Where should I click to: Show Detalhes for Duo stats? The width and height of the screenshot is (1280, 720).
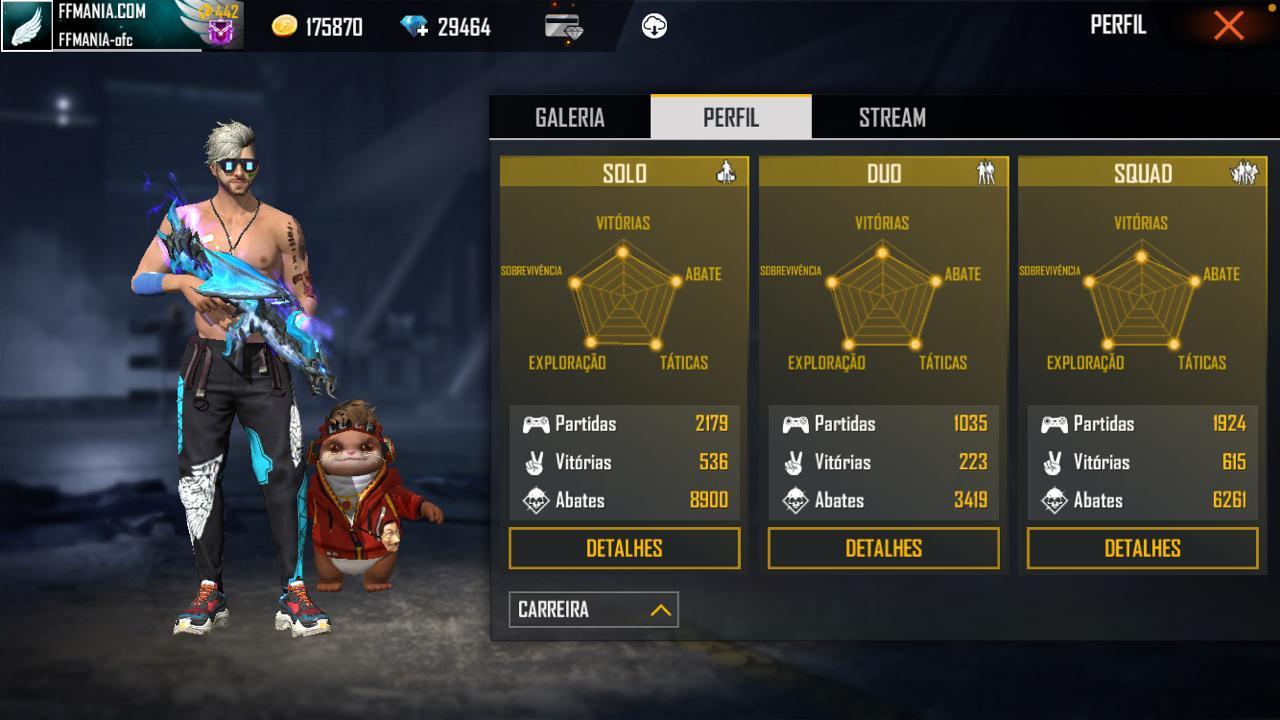point(883,548)
